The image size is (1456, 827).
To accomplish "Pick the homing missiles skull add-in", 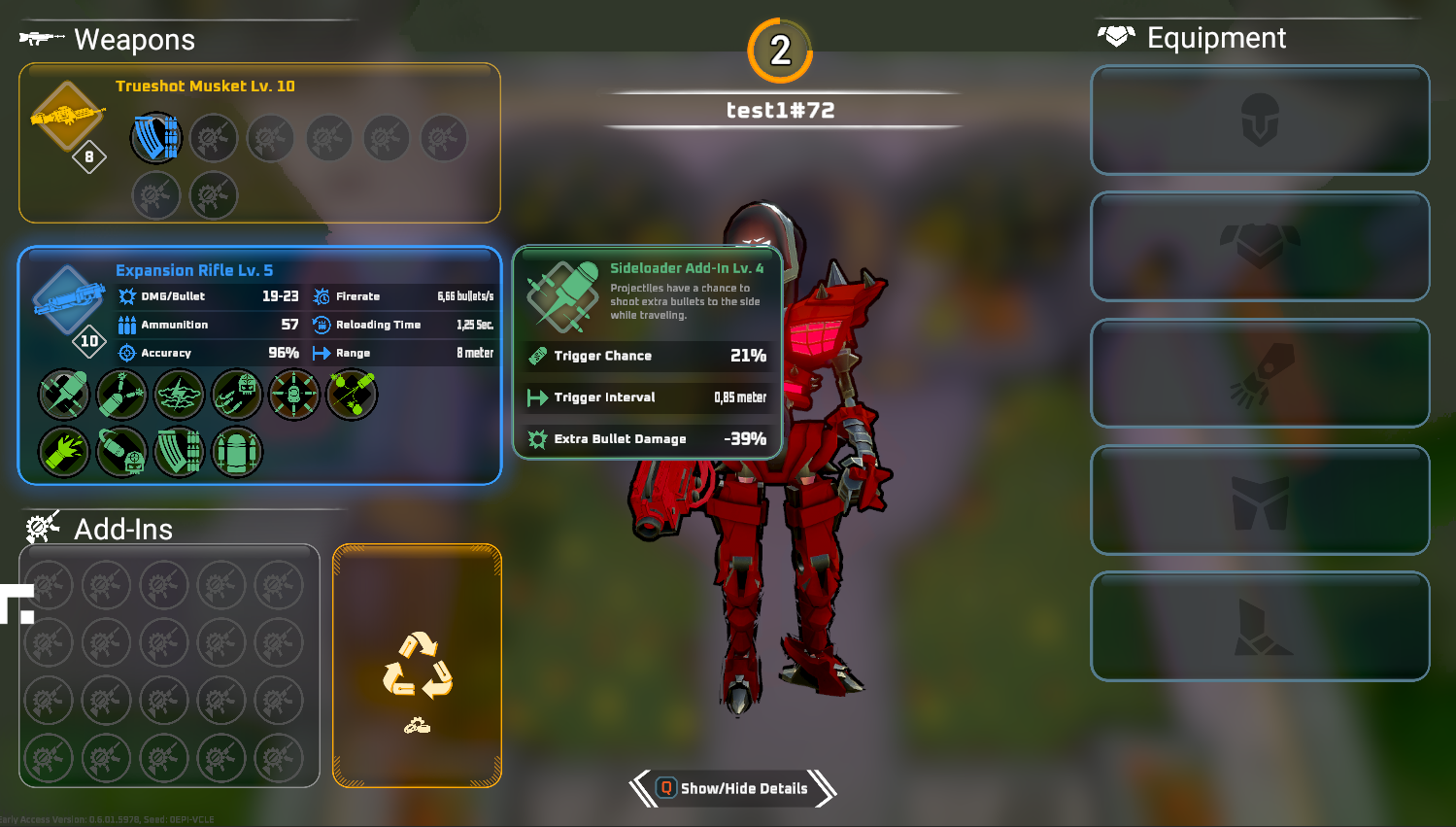I will (236, 396).
